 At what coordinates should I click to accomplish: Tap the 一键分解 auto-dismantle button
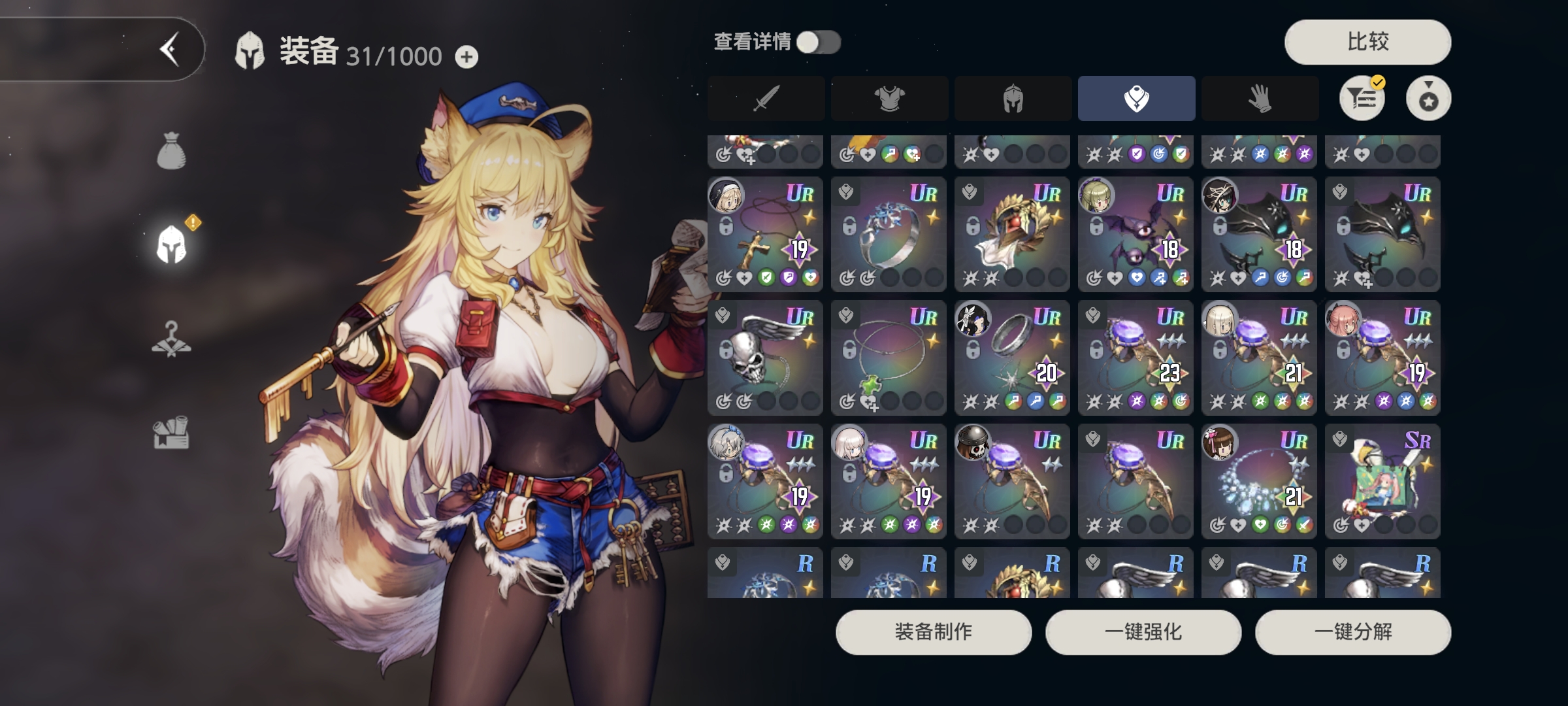coord(1353,632)
